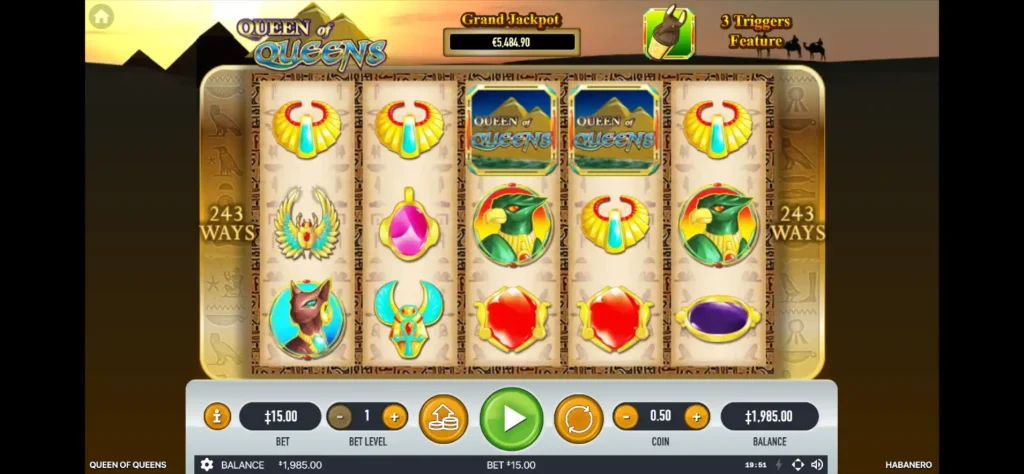Toggle sound with the speaker icon
This screenshot has width=1024, height=474.
coord(817,465)
